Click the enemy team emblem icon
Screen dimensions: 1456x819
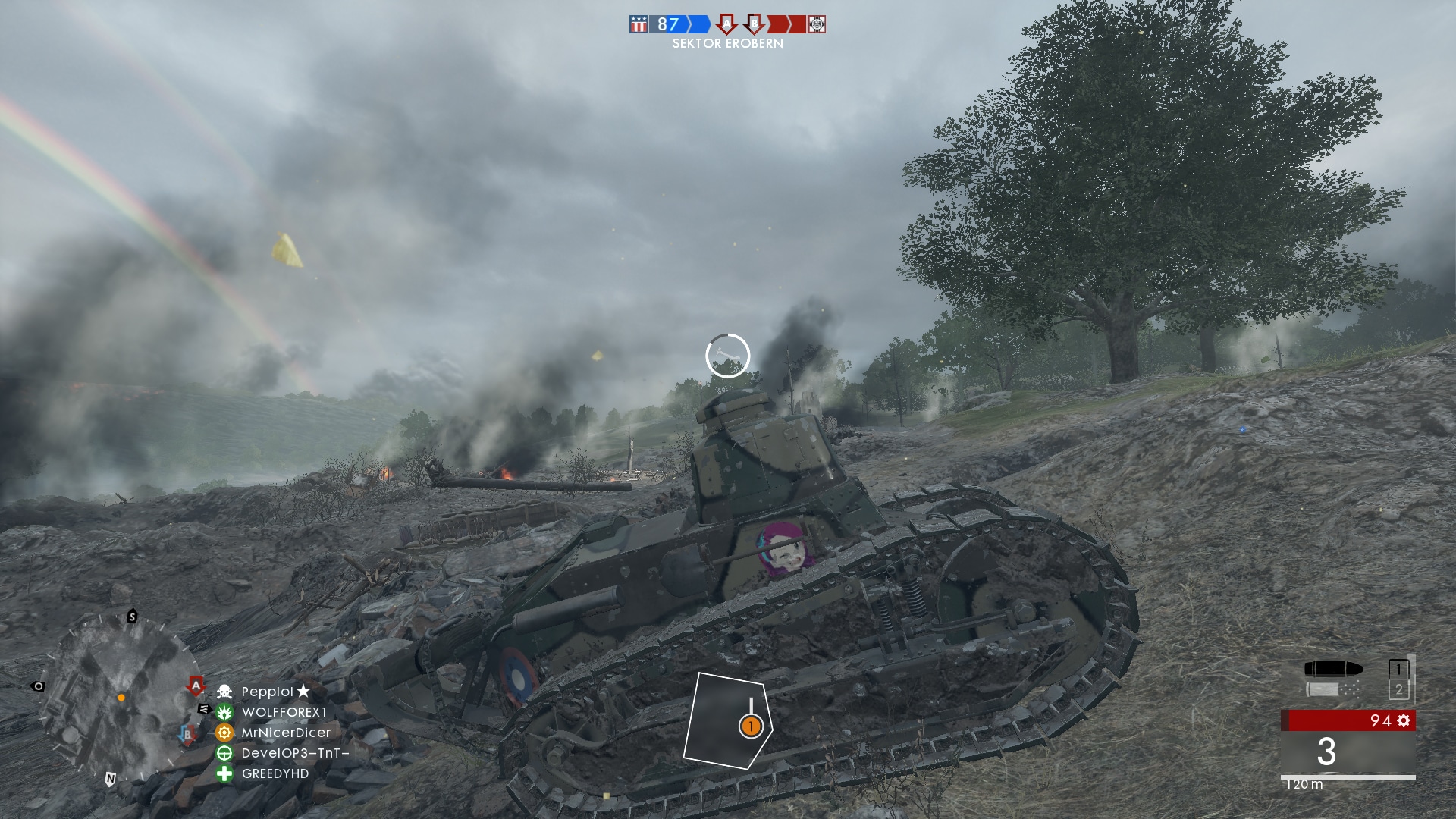pos(817,25)
